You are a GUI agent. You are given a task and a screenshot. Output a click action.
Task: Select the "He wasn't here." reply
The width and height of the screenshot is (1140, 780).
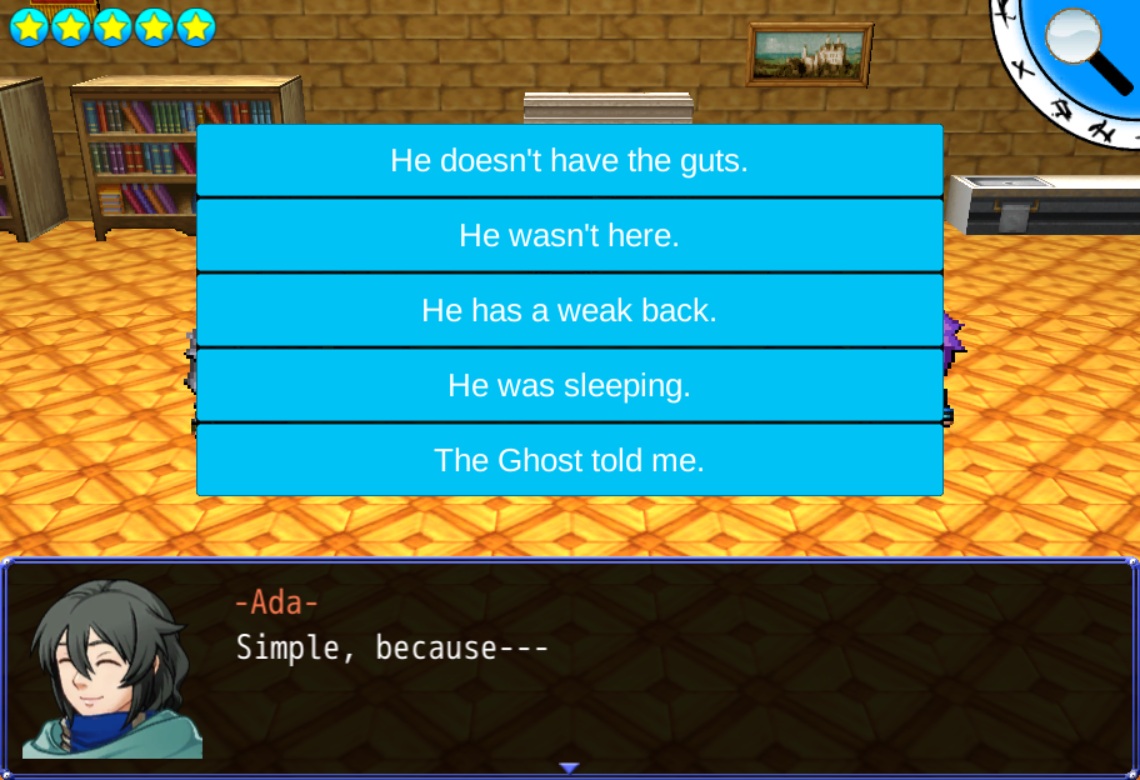[x=569, y=236]
